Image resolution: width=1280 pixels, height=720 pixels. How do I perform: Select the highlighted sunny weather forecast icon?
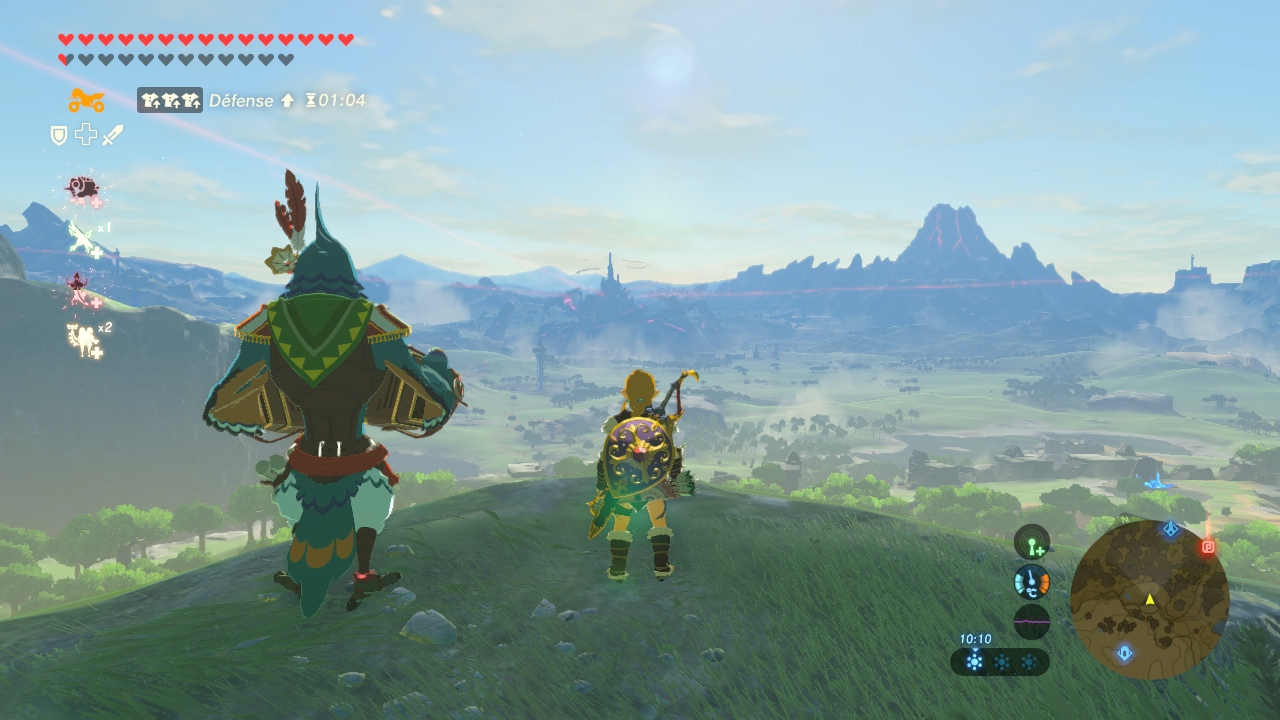(974, 661)
